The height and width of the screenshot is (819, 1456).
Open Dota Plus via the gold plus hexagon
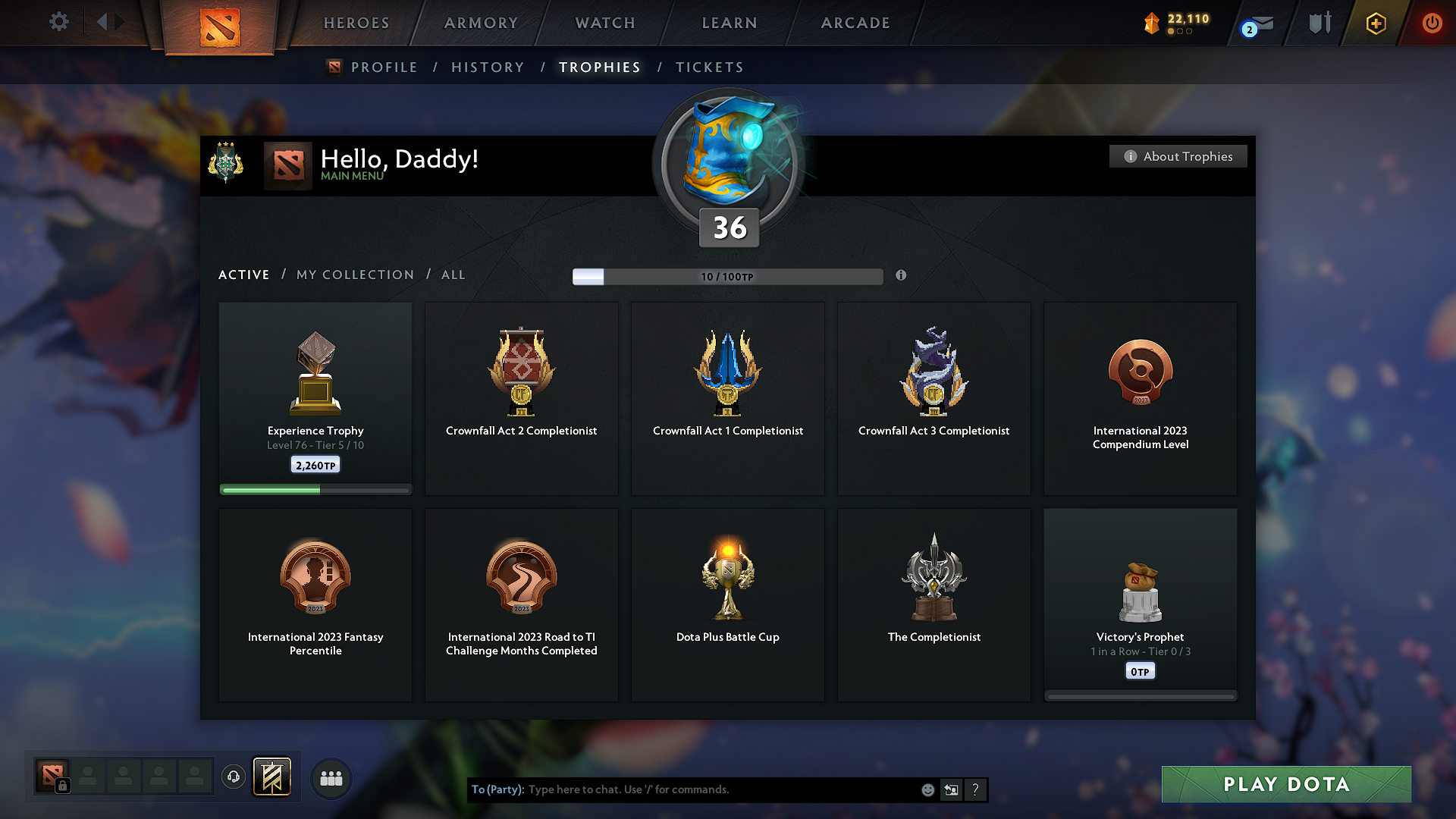coord(1375,24)
